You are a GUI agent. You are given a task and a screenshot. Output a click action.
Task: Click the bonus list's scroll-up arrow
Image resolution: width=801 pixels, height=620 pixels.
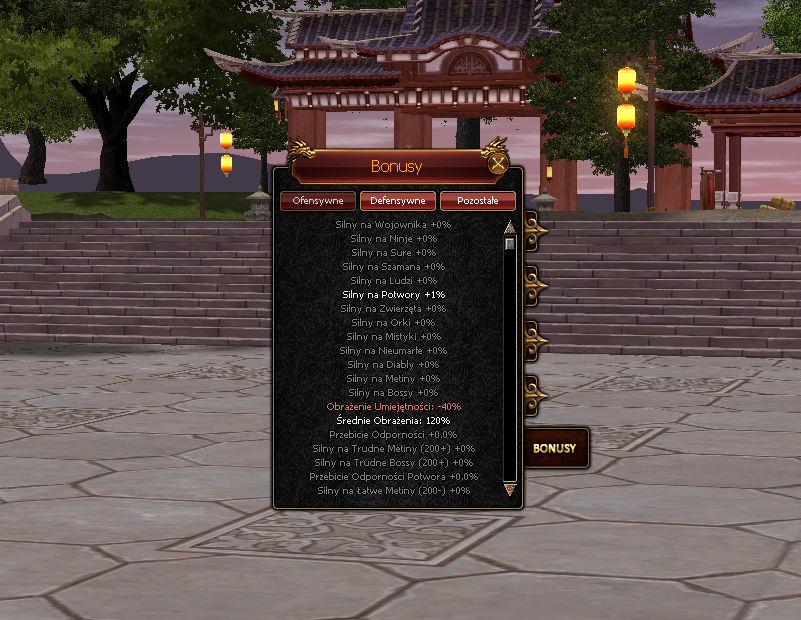pos(510,226)
